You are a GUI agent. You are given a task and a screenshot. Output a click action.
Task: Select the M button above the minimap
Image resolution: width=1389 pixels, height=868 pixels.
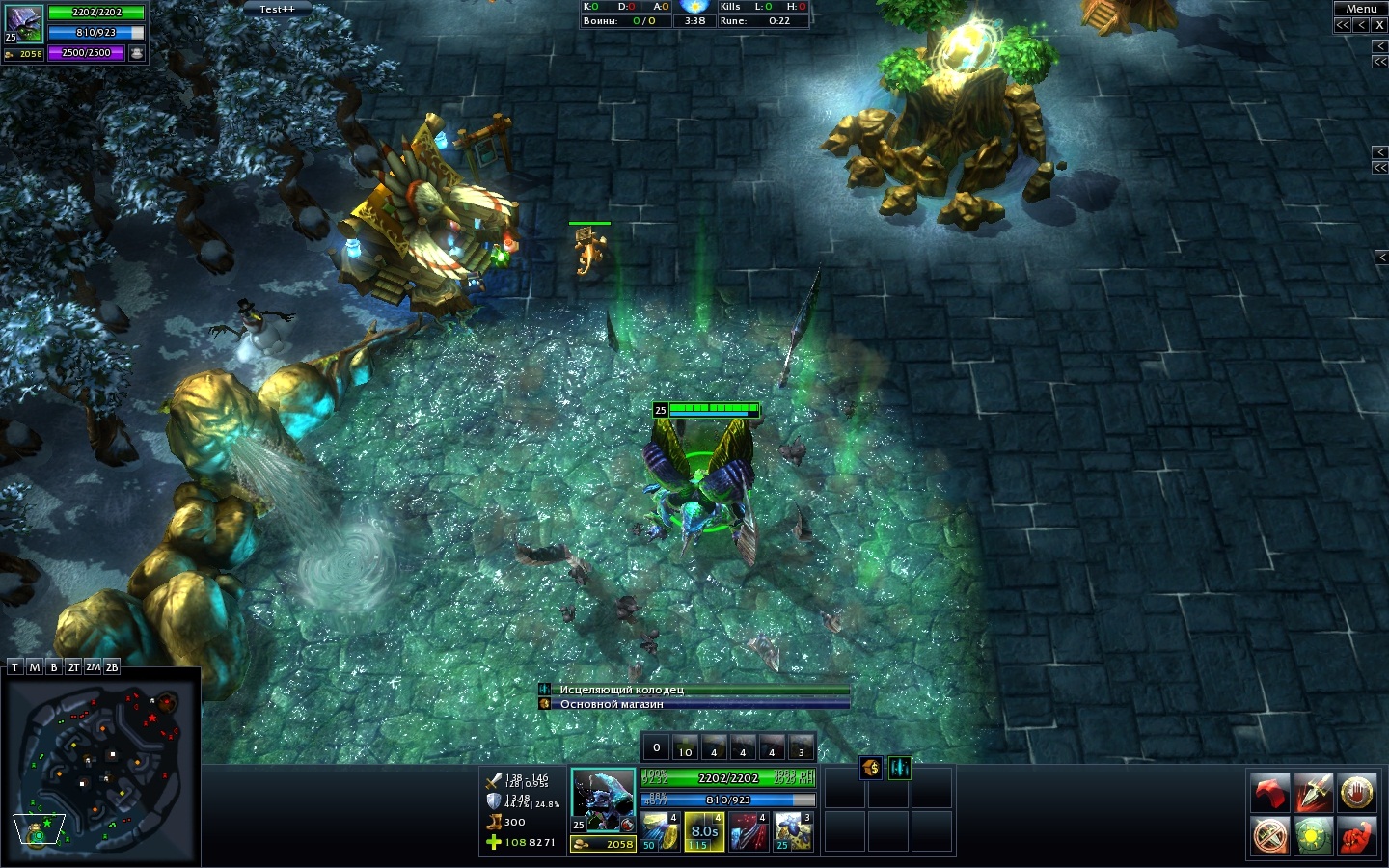(35, 667)
